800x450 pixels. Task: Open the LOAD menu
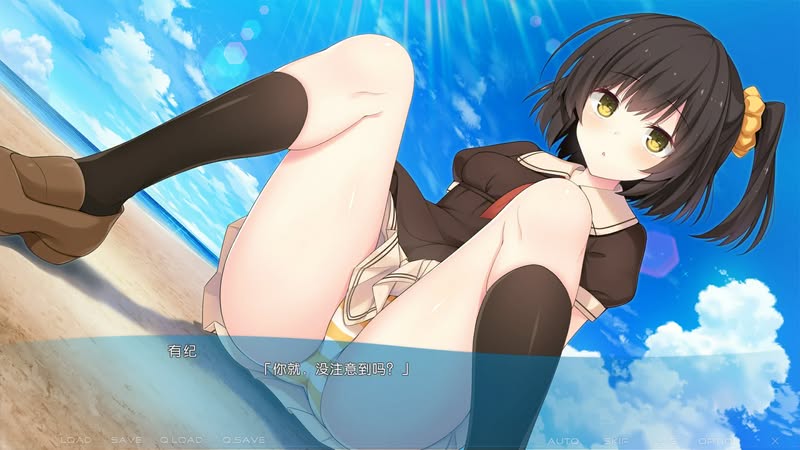76,440
